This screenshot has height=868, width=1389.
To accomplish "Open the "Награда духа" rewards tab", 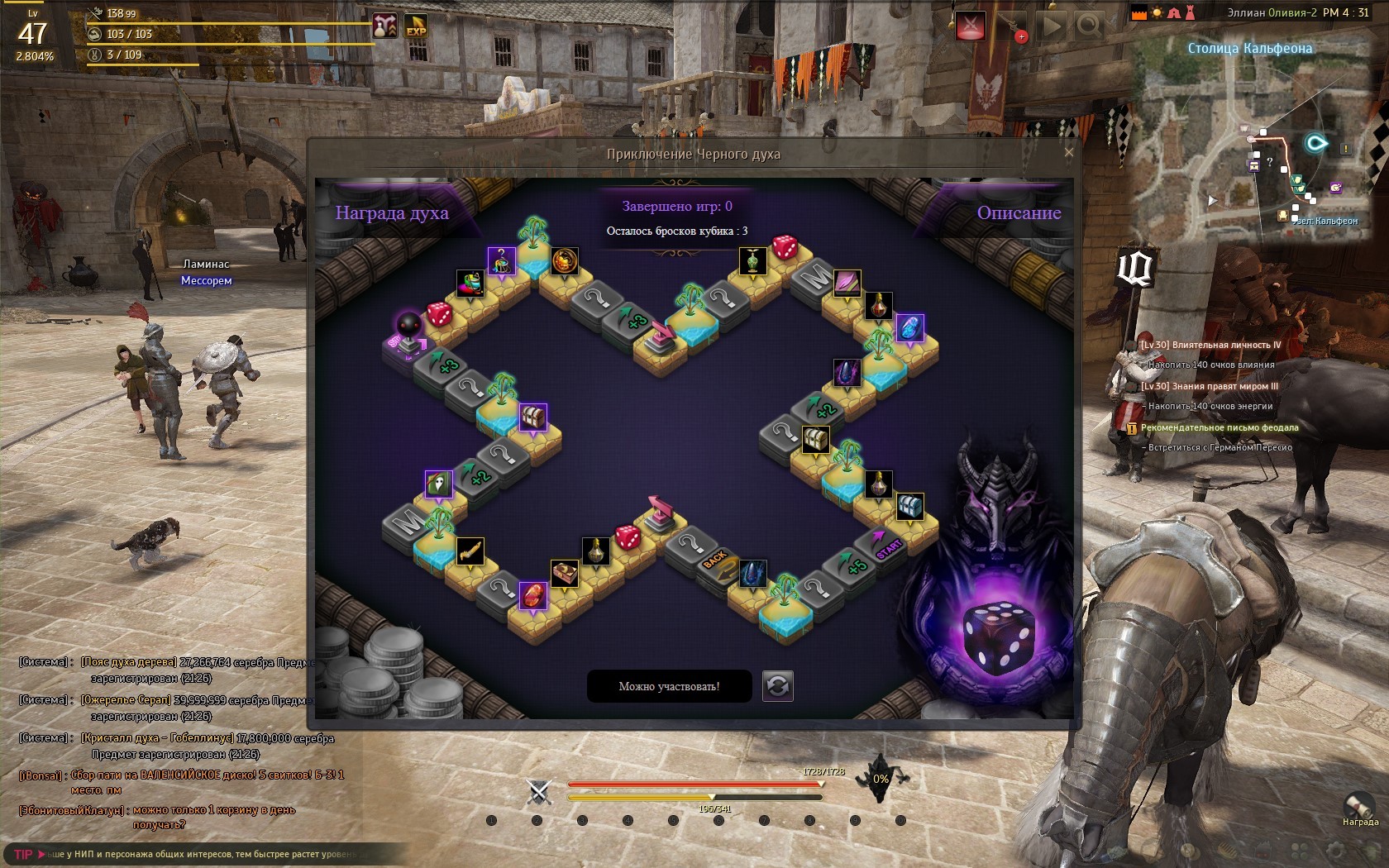I will coord(392,213).
